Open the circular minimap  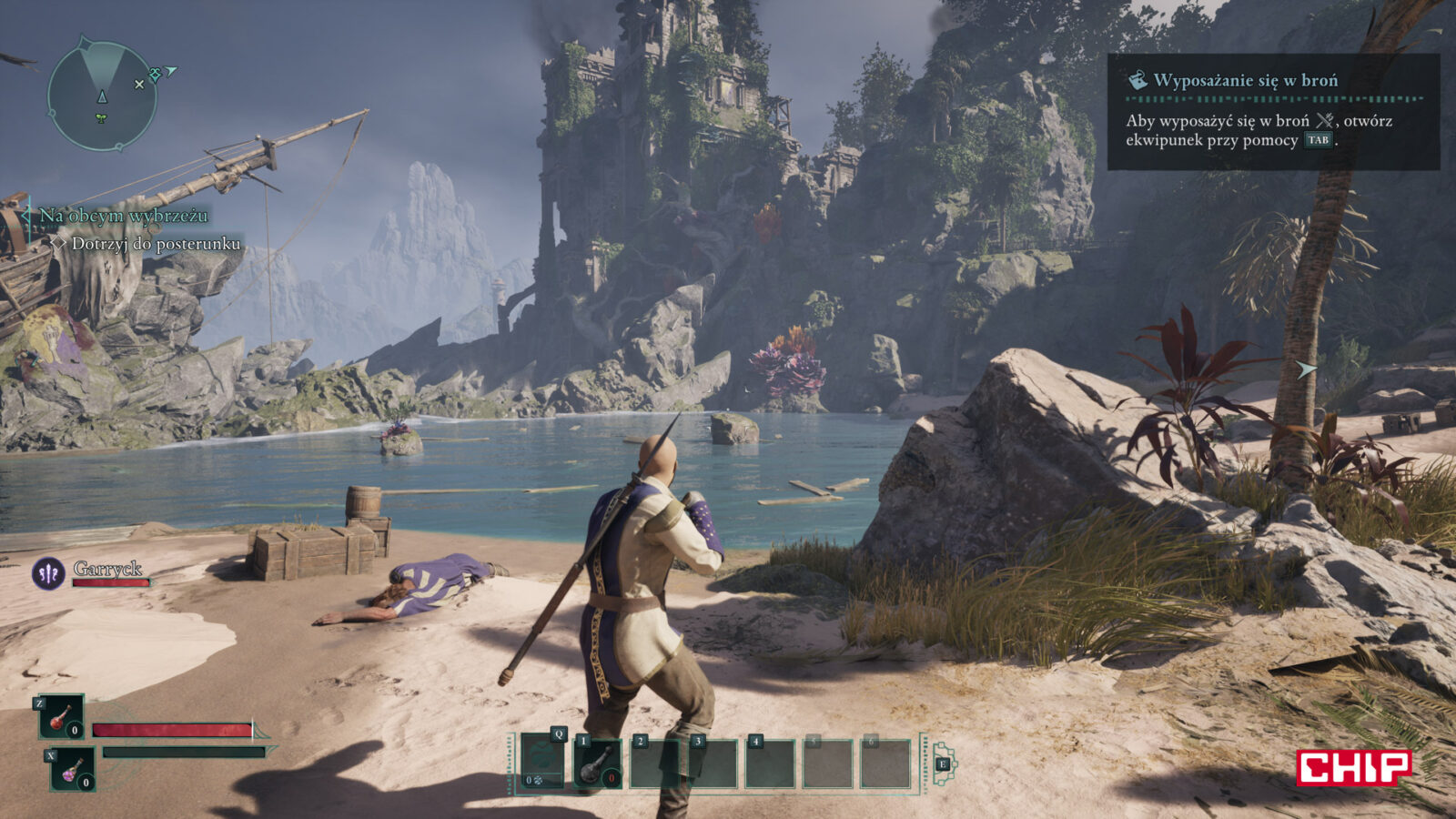click(x=101, y=95)
